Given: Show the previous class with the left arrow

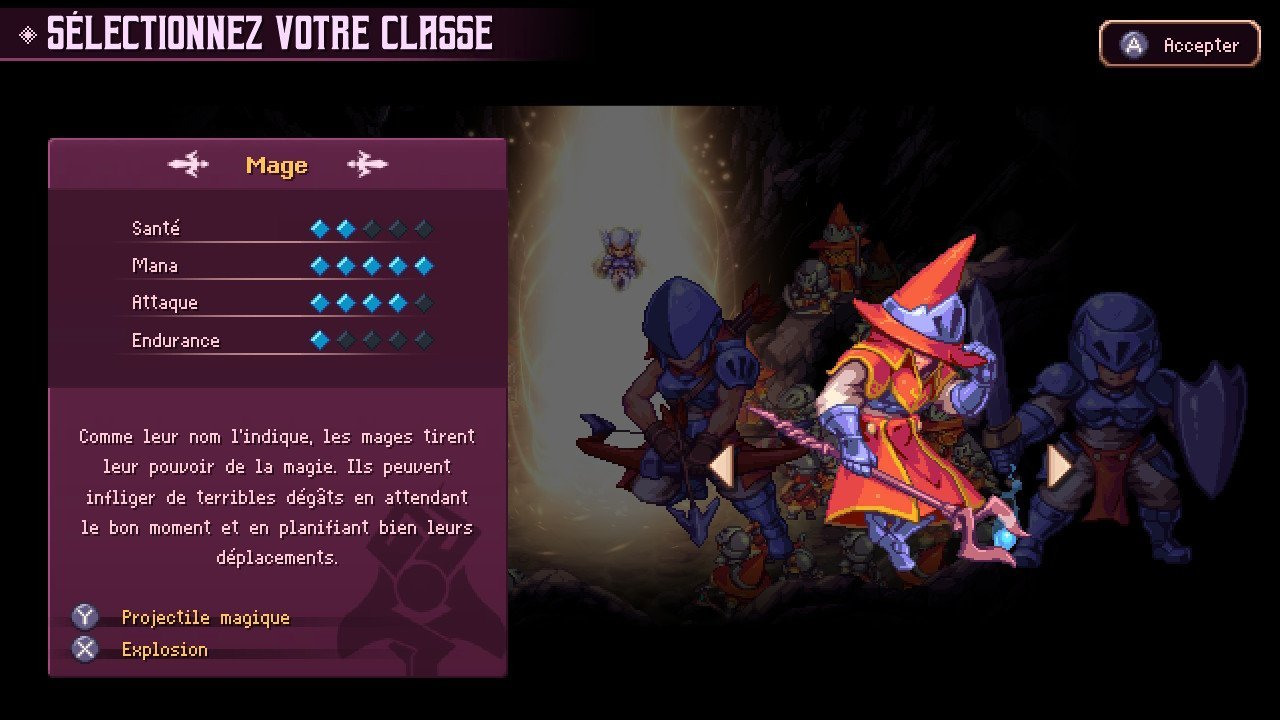Looking at the screenshot, I should [721, 466].
